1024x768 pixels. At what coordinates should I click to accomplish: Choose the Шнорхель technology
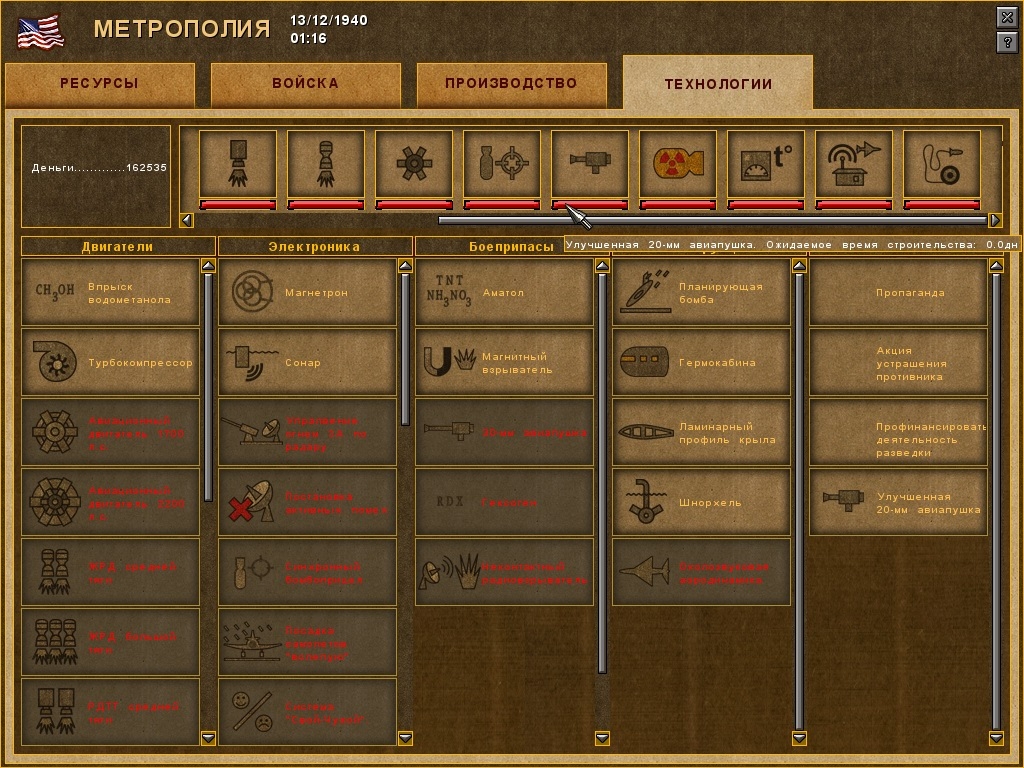point(701,503)
